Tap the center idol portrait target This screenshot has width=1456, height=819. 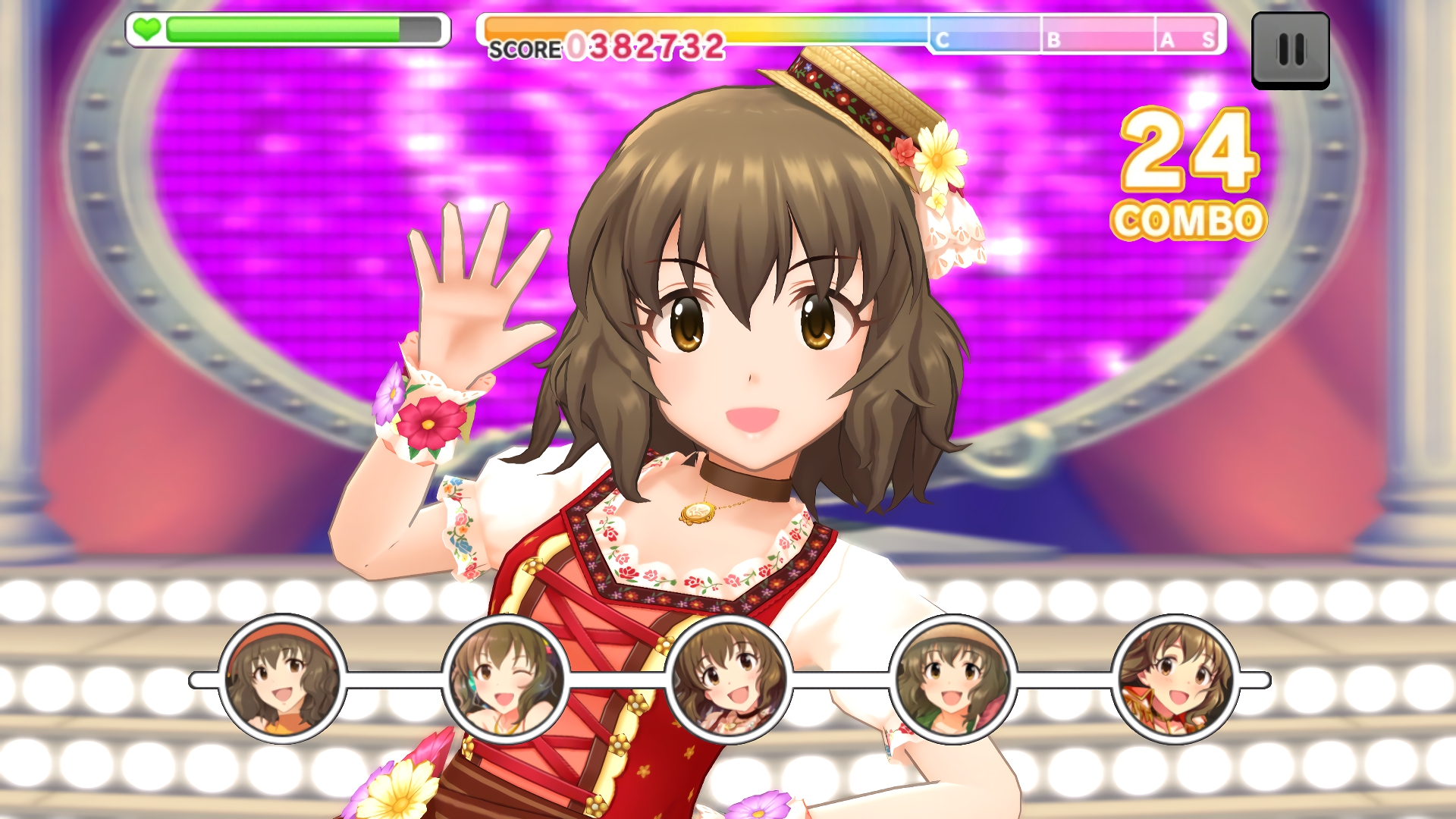pyautogui.click(x=729, y=679)
